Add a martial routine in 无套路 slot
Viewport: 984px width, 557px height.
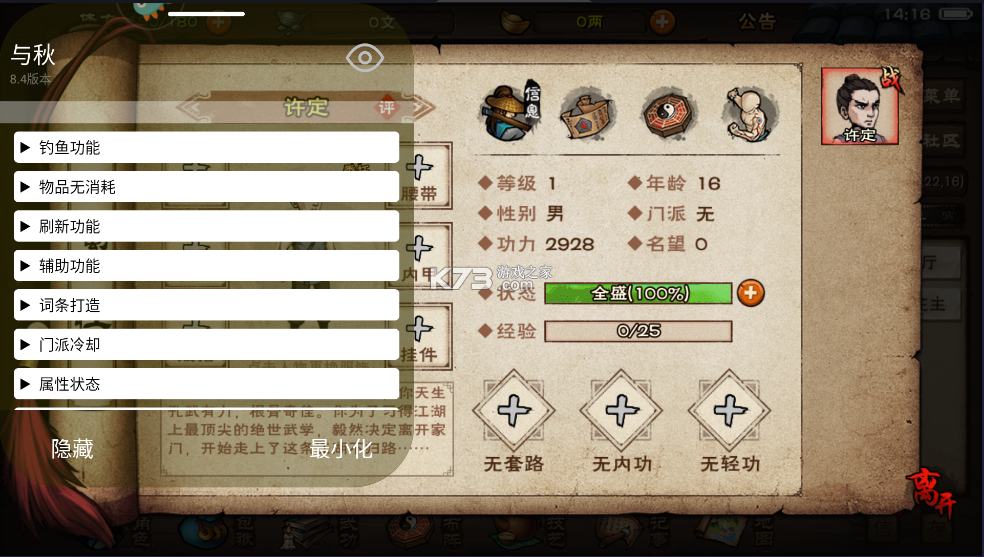[x=513, y=410]
